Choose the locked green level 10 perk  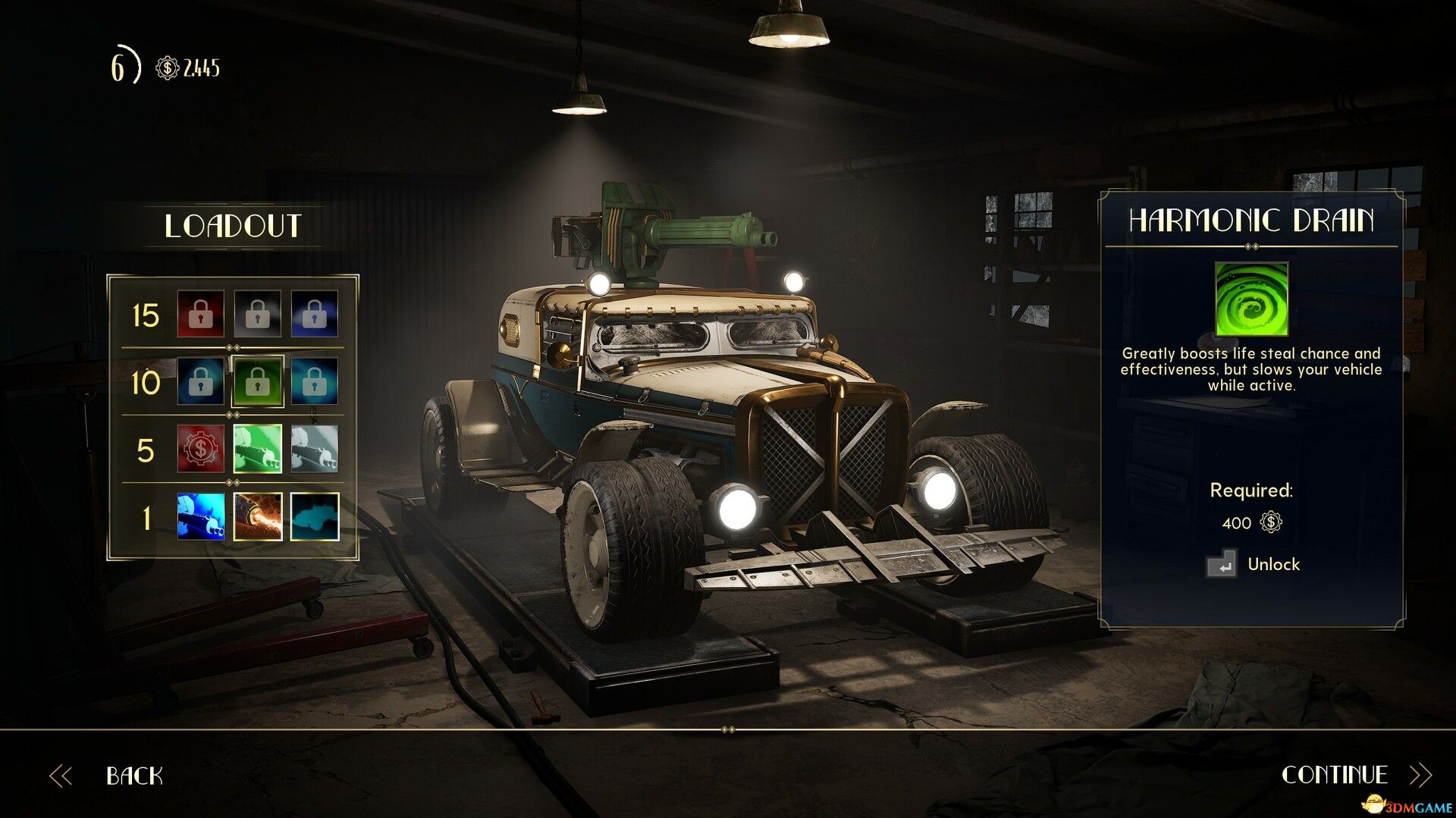click(x=258, y=381)
